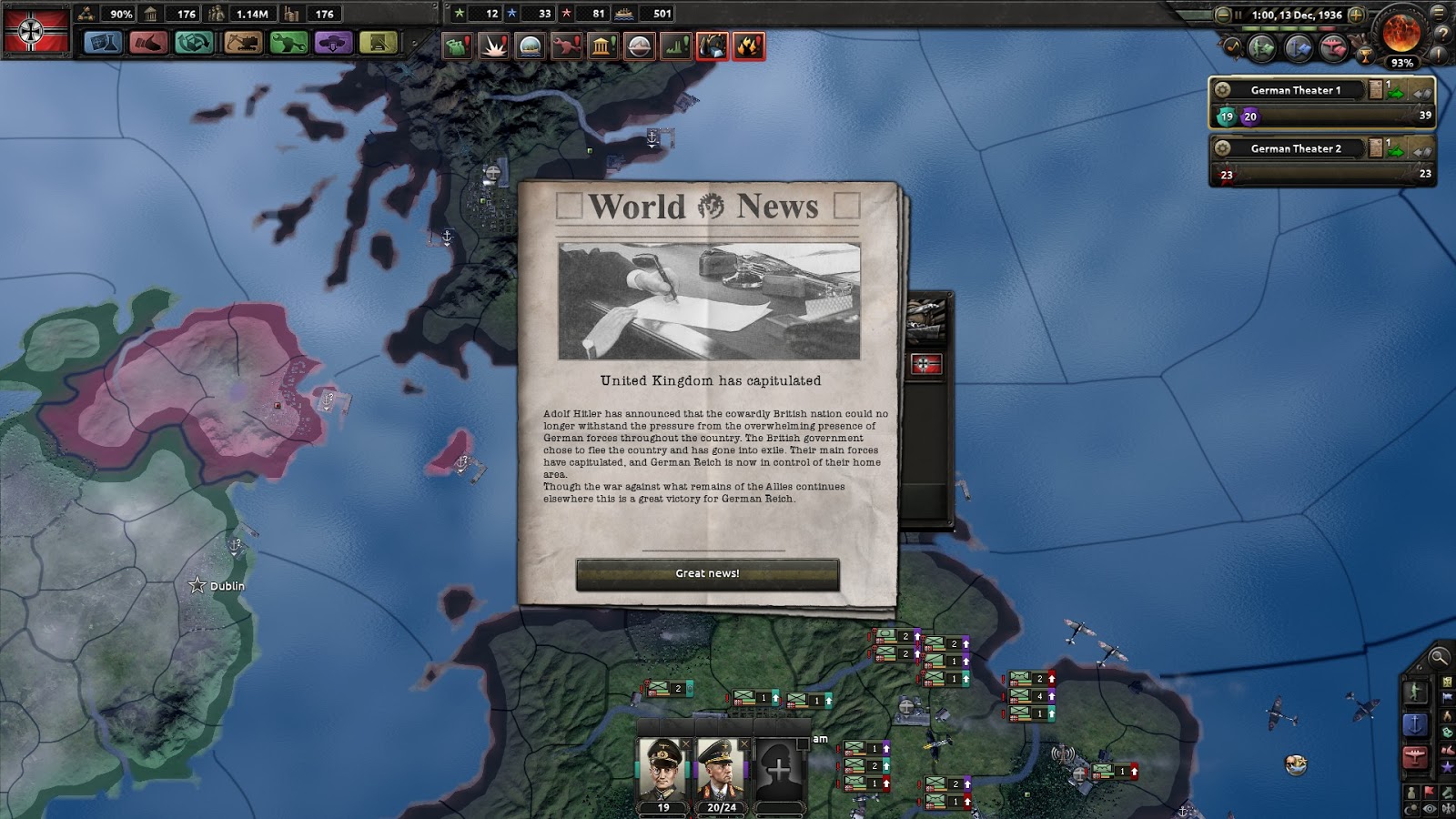1456x819 pixels.
Task: Collapse the German Theater 1 panel
Action: [1421, 95]
